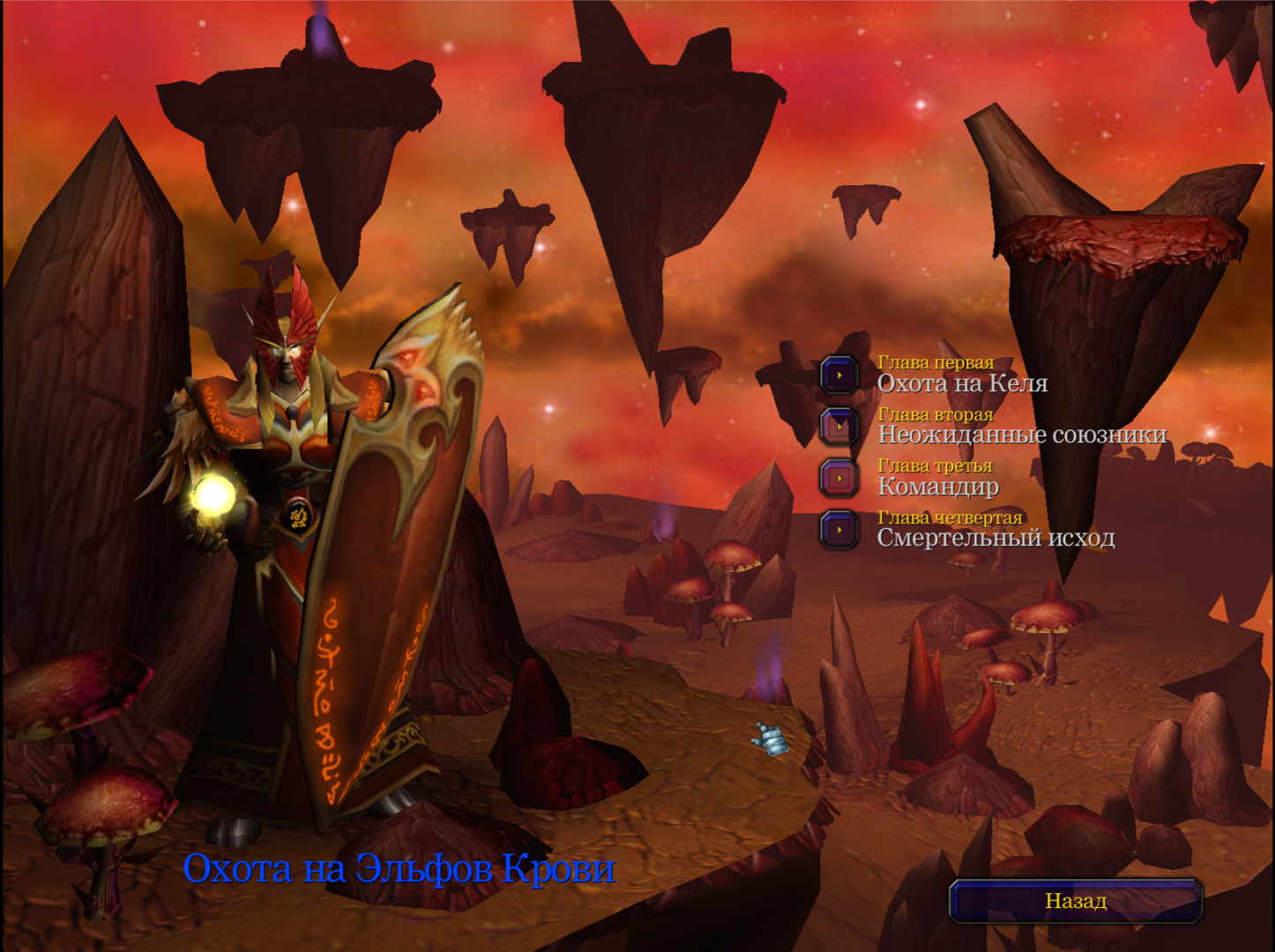This screenshot has height=952, width=1275.
Task: Choose chapter three "Командир"
Action: pos(839,478)
